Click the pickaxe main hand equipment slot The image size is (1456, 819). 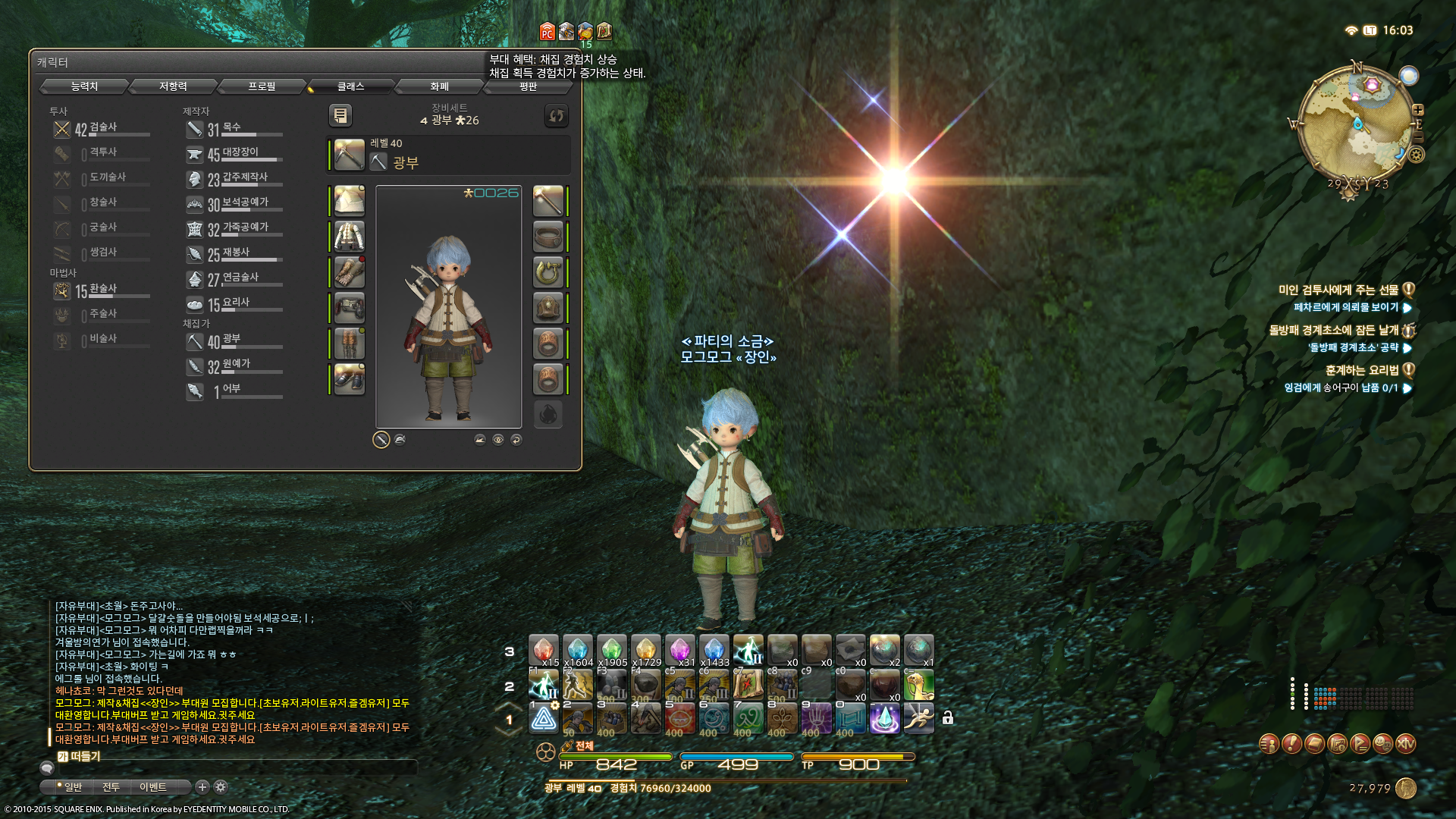(x=350, y=155)
